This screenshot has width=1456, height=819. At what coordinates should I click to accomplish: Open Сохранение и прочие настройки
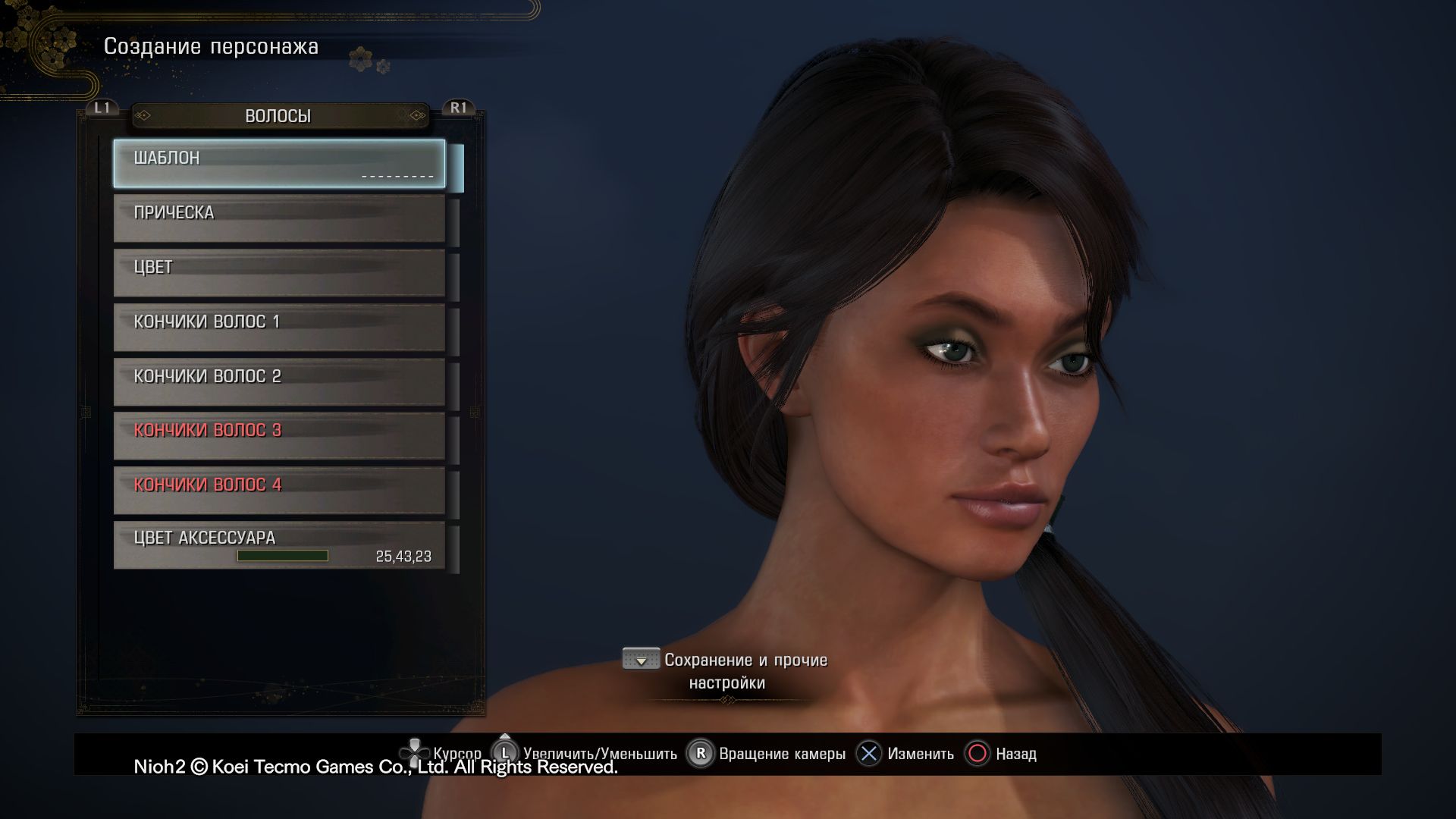click(x=726, y=671)
